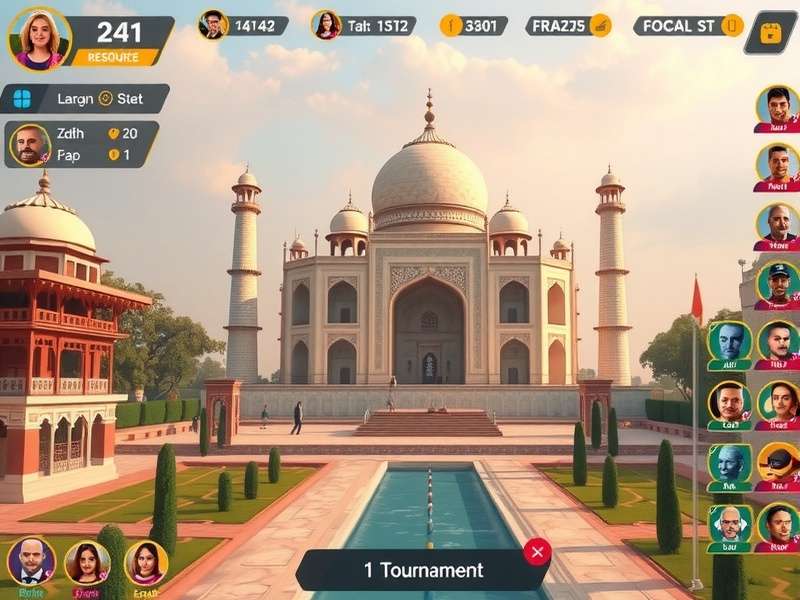Close the 1 Tournament banner
Screen dimensions: 800x600
537,552
